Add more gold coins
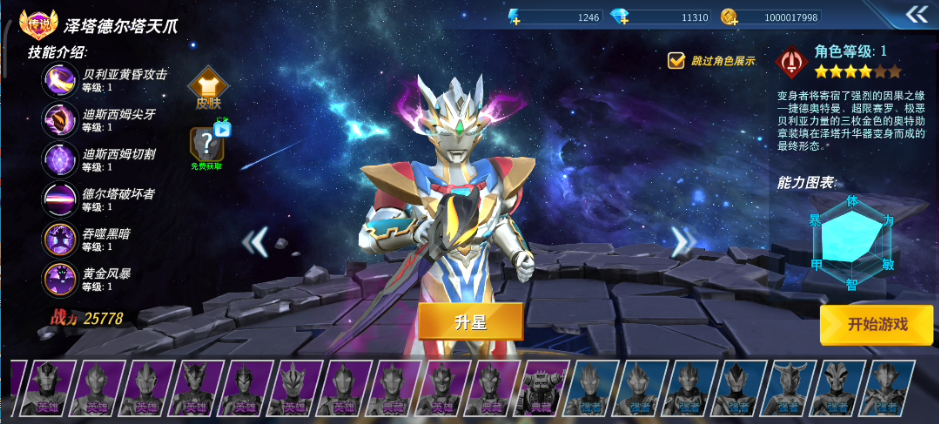Viewport: 939px width, 424px height. click(730, 17)
